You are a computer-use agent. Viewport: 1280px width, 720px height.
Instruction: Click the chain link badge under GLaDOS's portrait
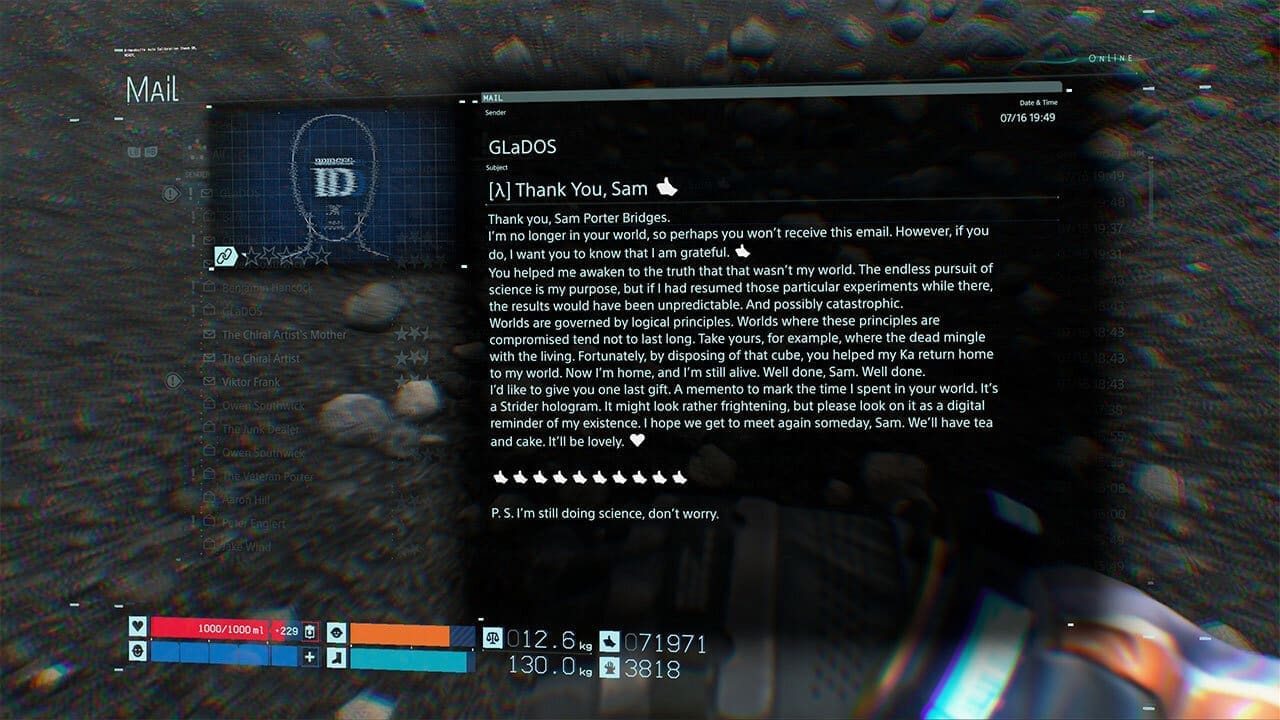point(224,256)
